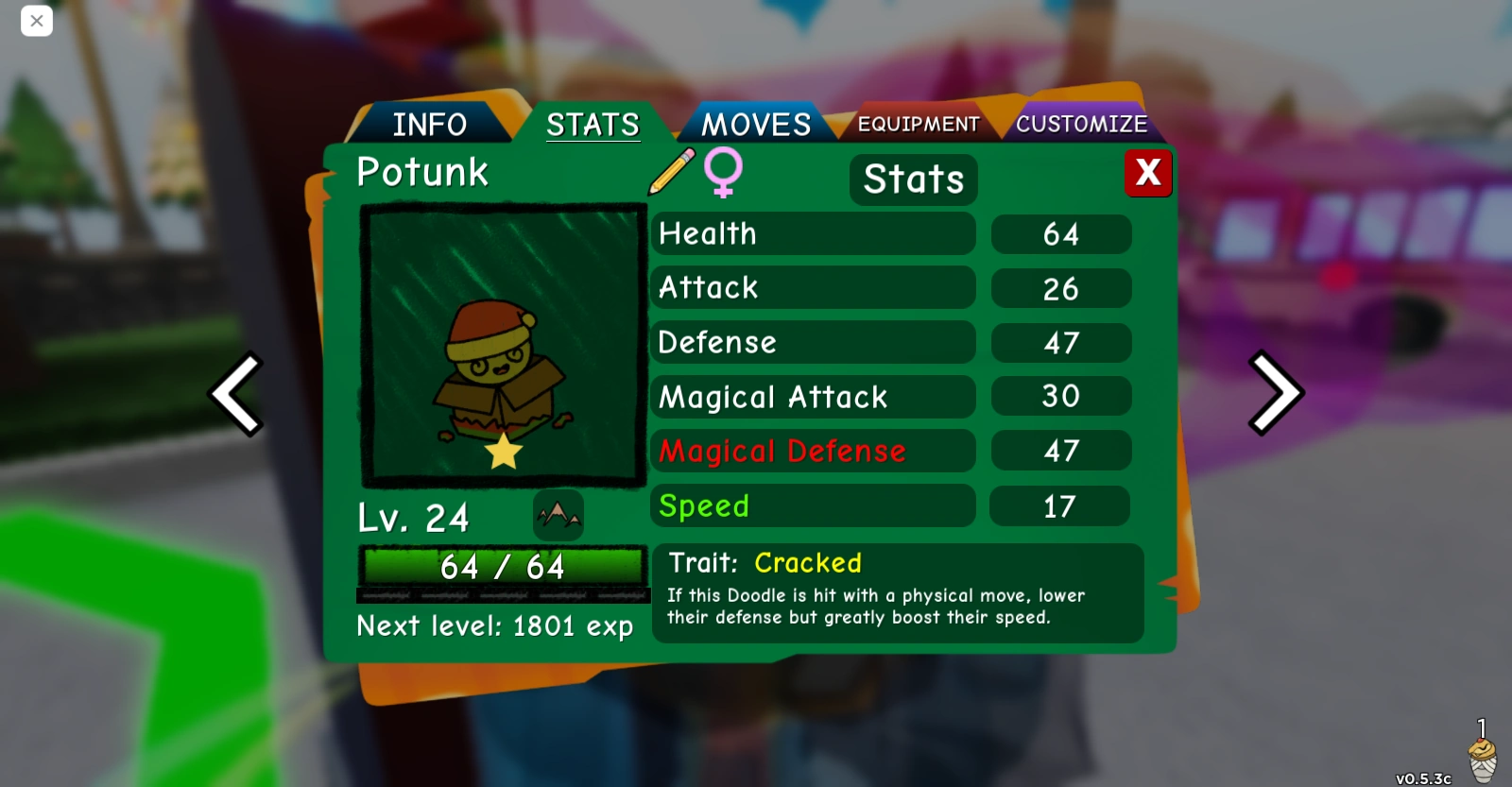
Task: Open the EQUIPMENT tab
Action: [917, 123]
